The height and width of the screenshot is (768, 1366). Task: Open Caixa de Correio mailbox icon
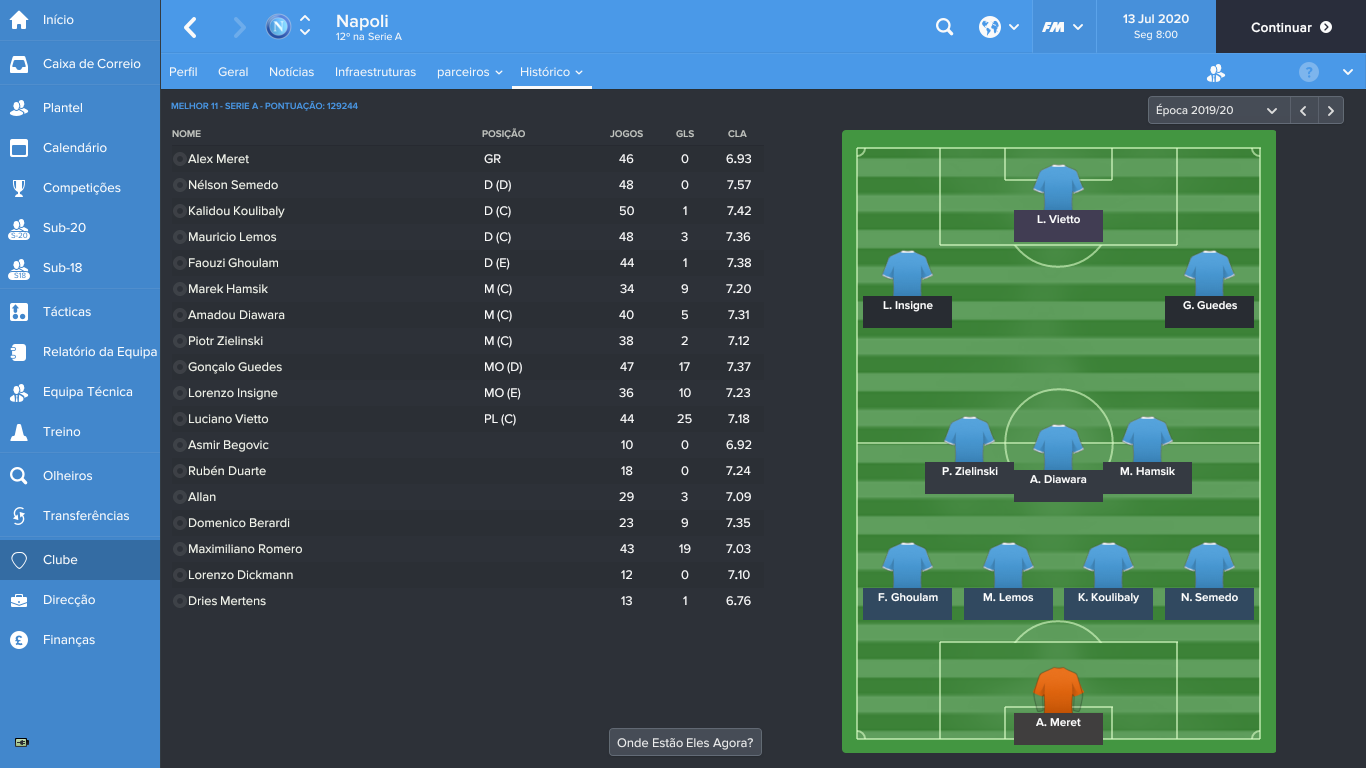coord(20,63)
